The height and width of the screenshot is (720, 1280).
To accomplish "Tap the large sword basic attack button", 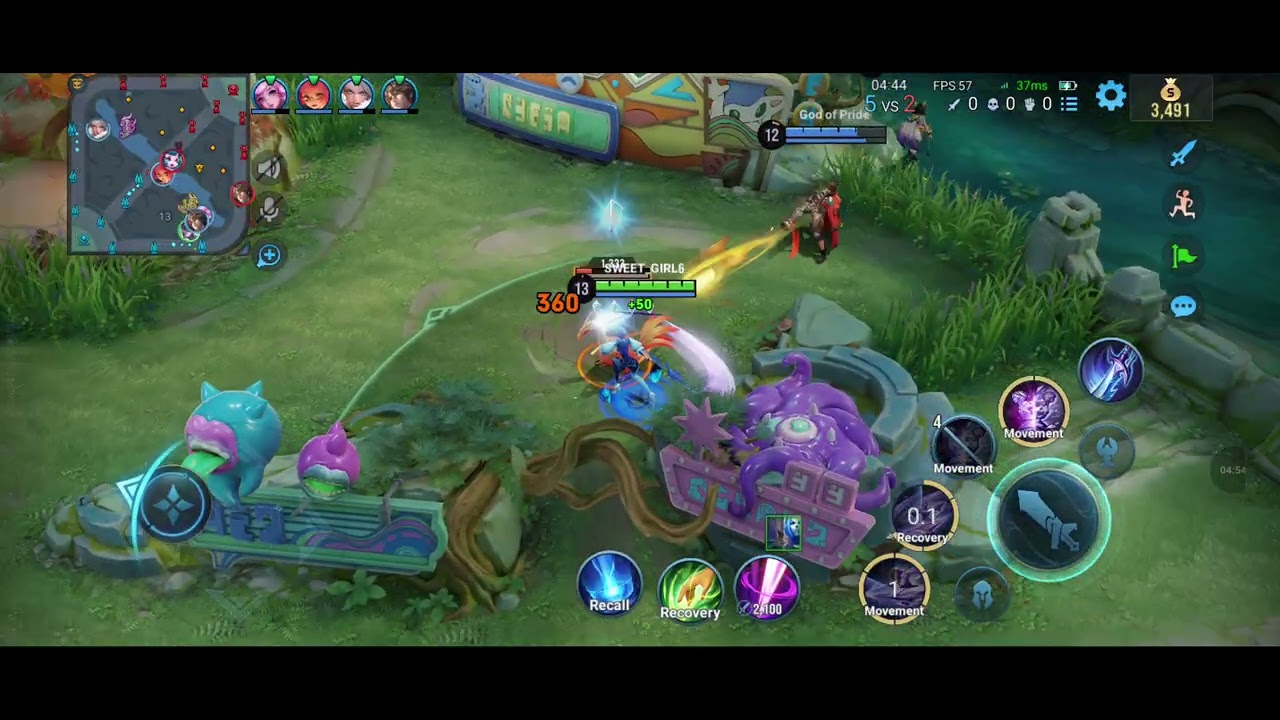I will click(x=1048, y=519).
